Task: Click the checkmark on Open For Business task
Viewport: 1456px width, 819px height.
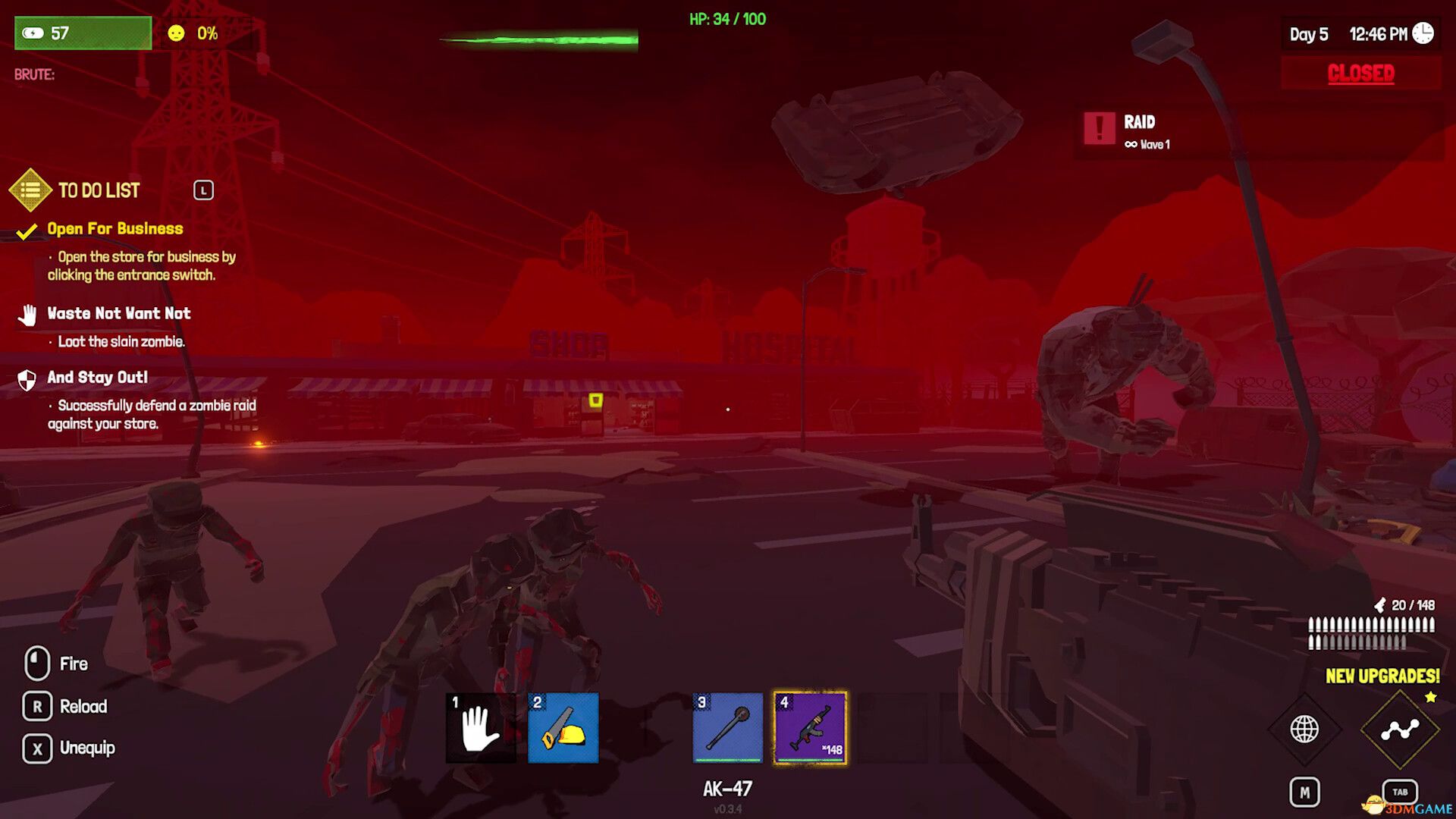Action: coord(27,228)
